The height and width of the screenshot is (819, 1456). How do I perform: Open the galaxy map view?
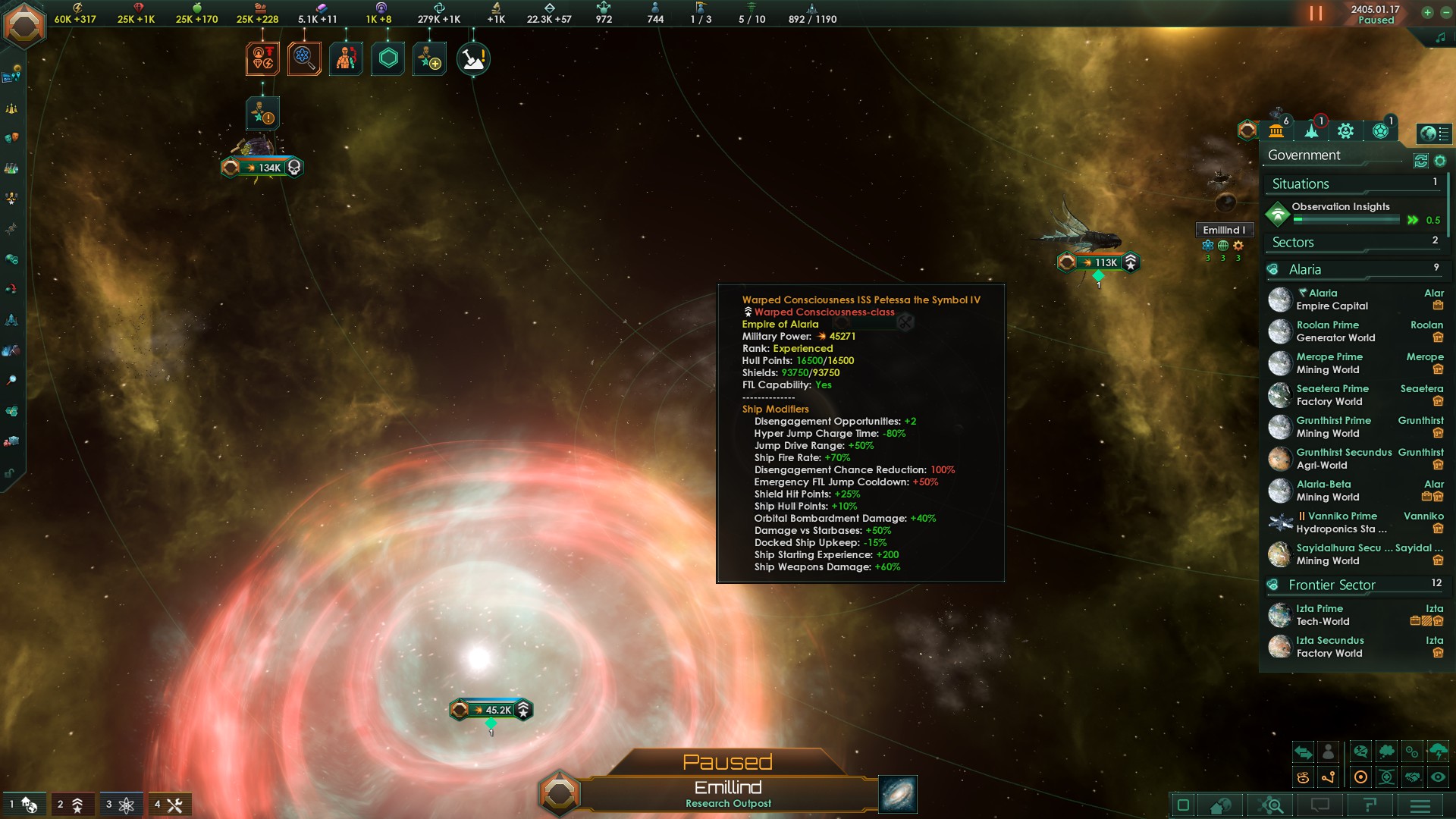tap(898, 794)
